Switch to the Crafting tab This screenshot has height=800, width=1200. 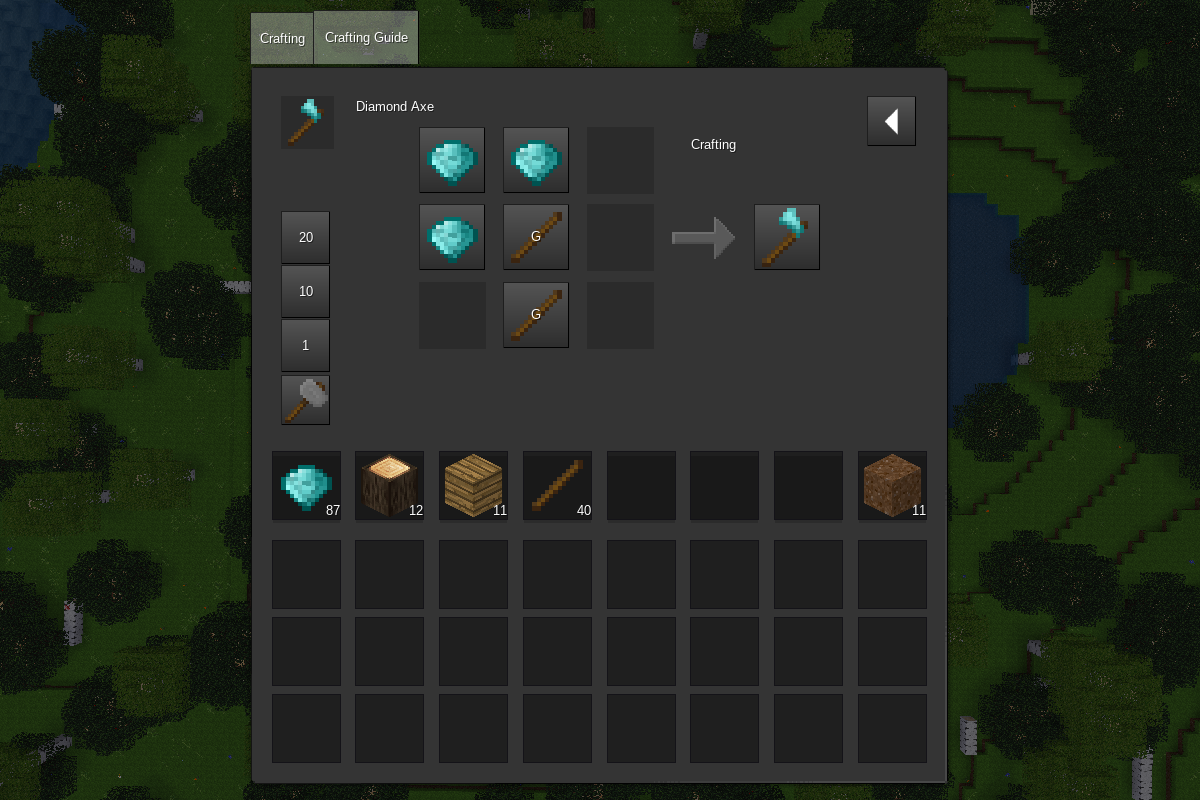(282, 39)
